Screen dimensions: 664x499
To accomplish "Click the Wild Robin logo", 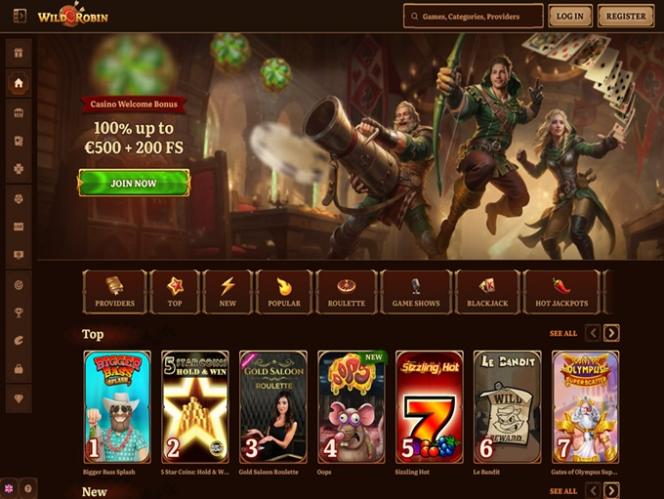I will pyautogui.click(x=73, y=16).
